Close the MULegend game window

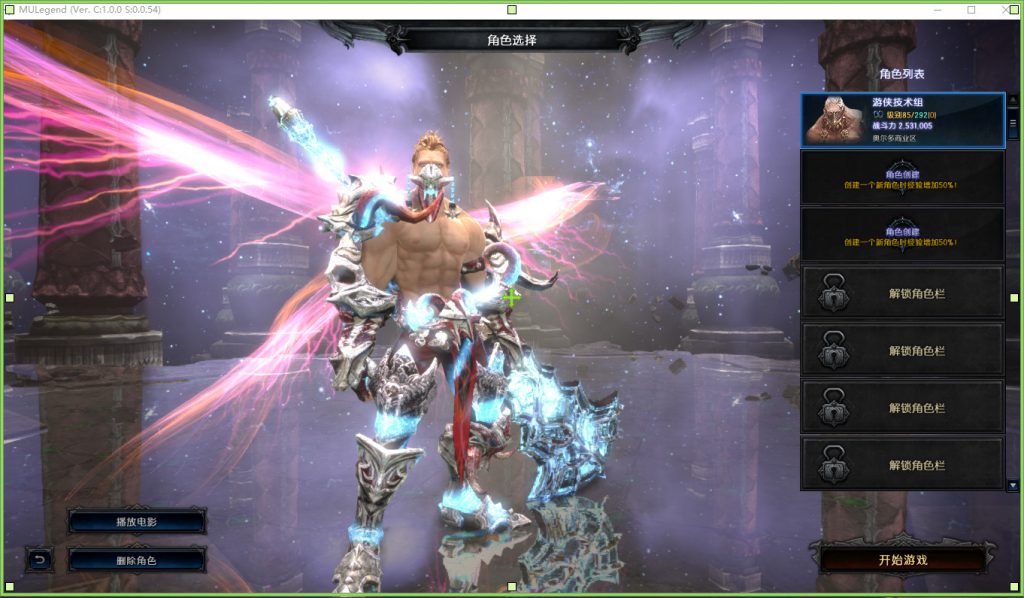pos(1004,10)
